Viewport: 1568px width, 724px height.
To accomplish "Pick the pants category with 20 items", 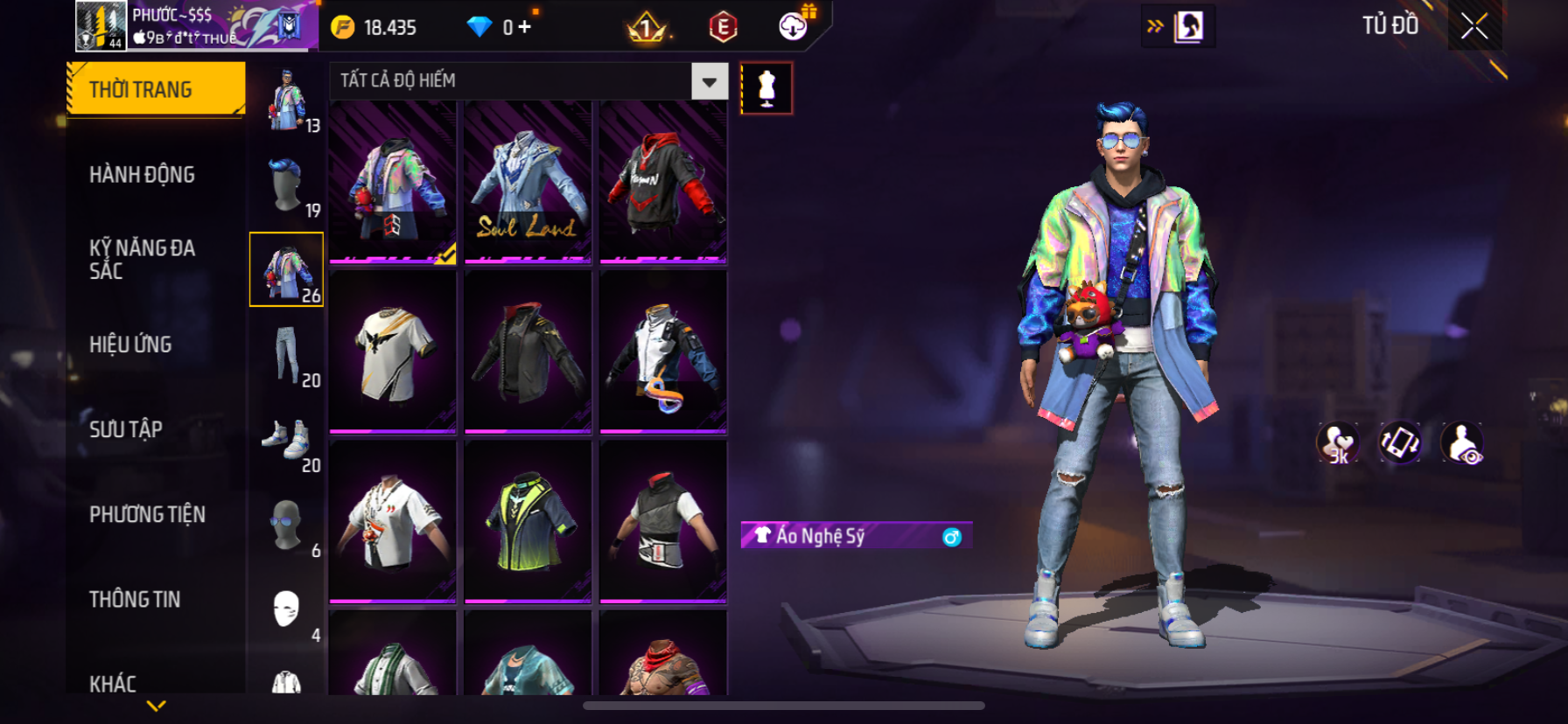I will coord(287,354).
